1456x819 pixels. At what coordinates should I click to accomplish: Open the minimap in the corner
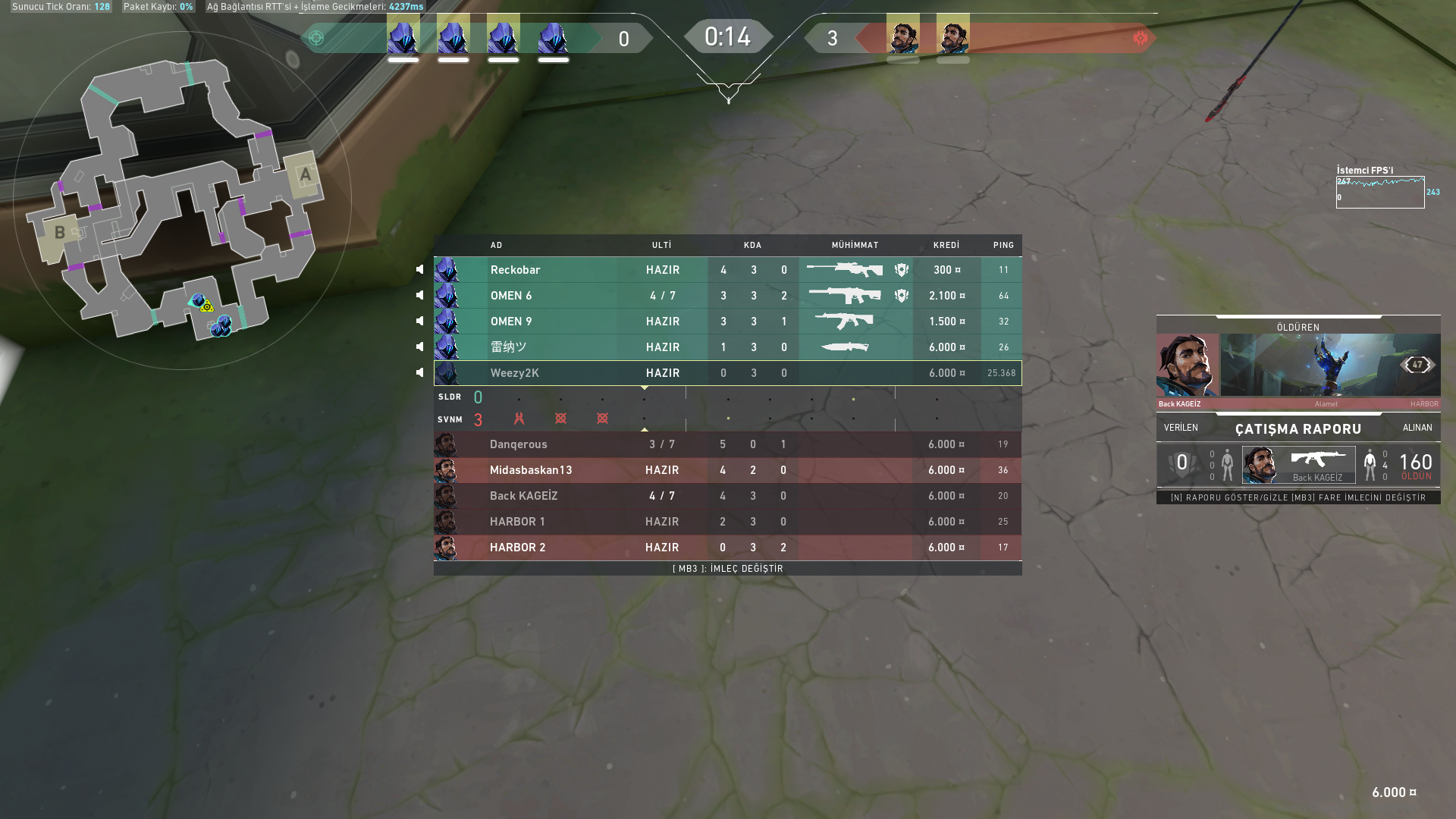pyautogui.click(x=182, y=200)
